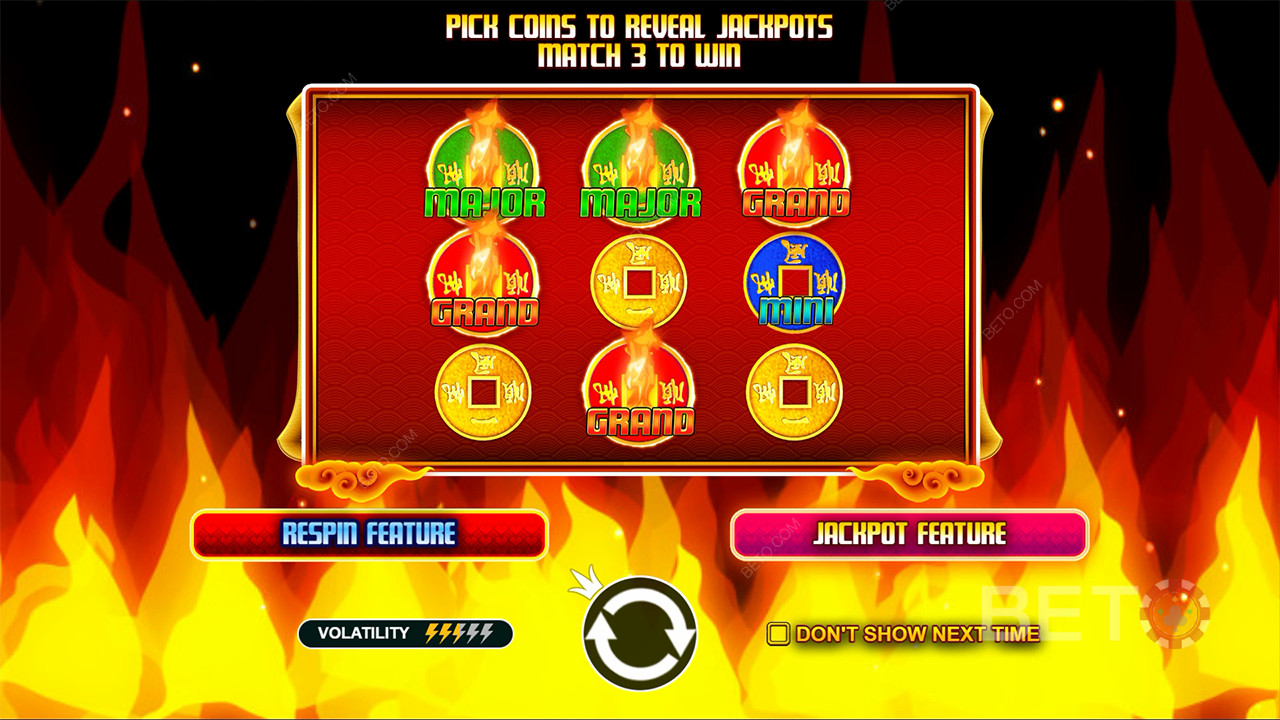Click the PICK COINS TO REVEAL JACKPOTS heading
Screen dimensions: 1280x720
[640, 27]
